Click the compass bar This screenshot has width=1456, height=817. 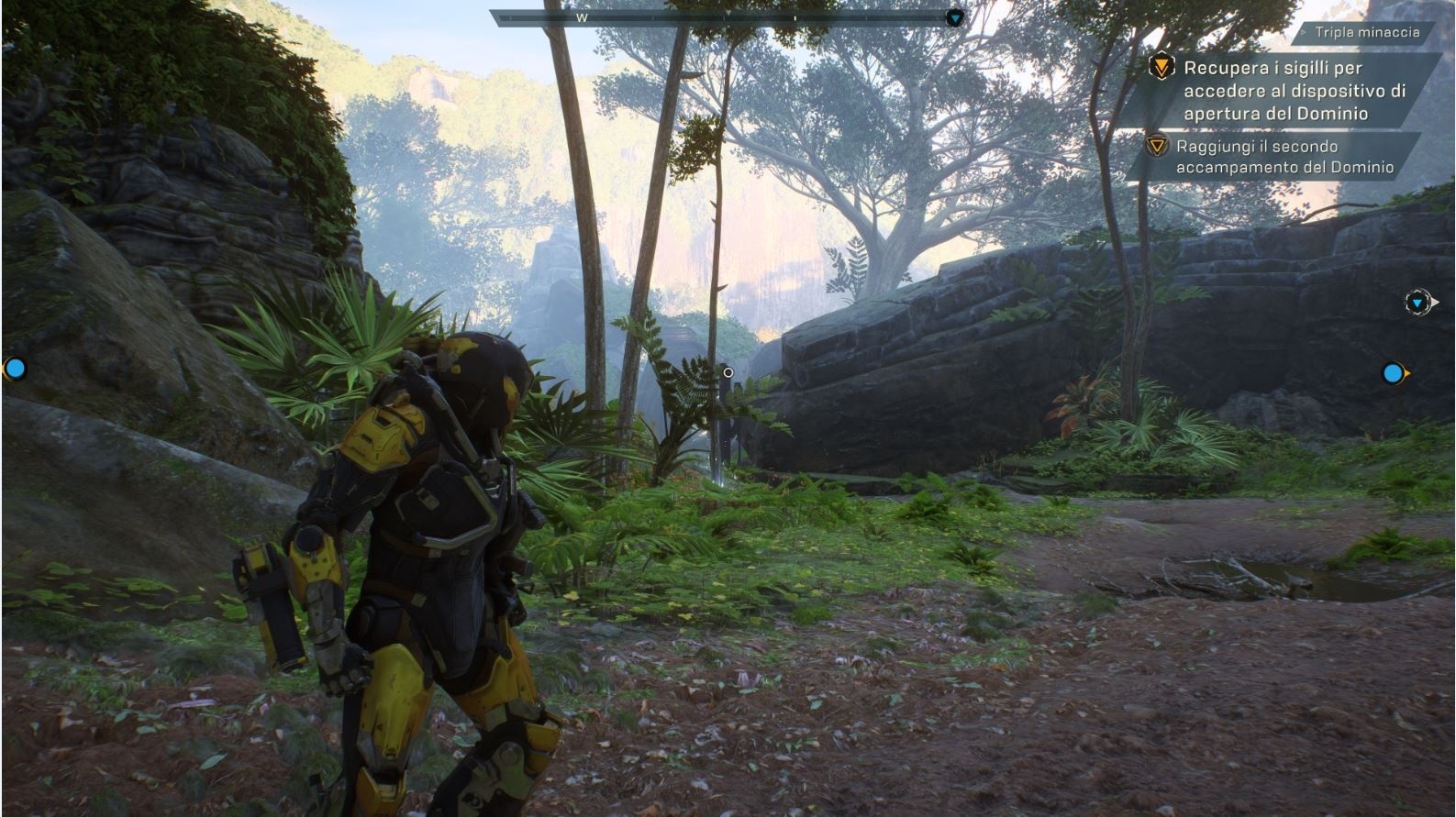[x=720, y=17]
